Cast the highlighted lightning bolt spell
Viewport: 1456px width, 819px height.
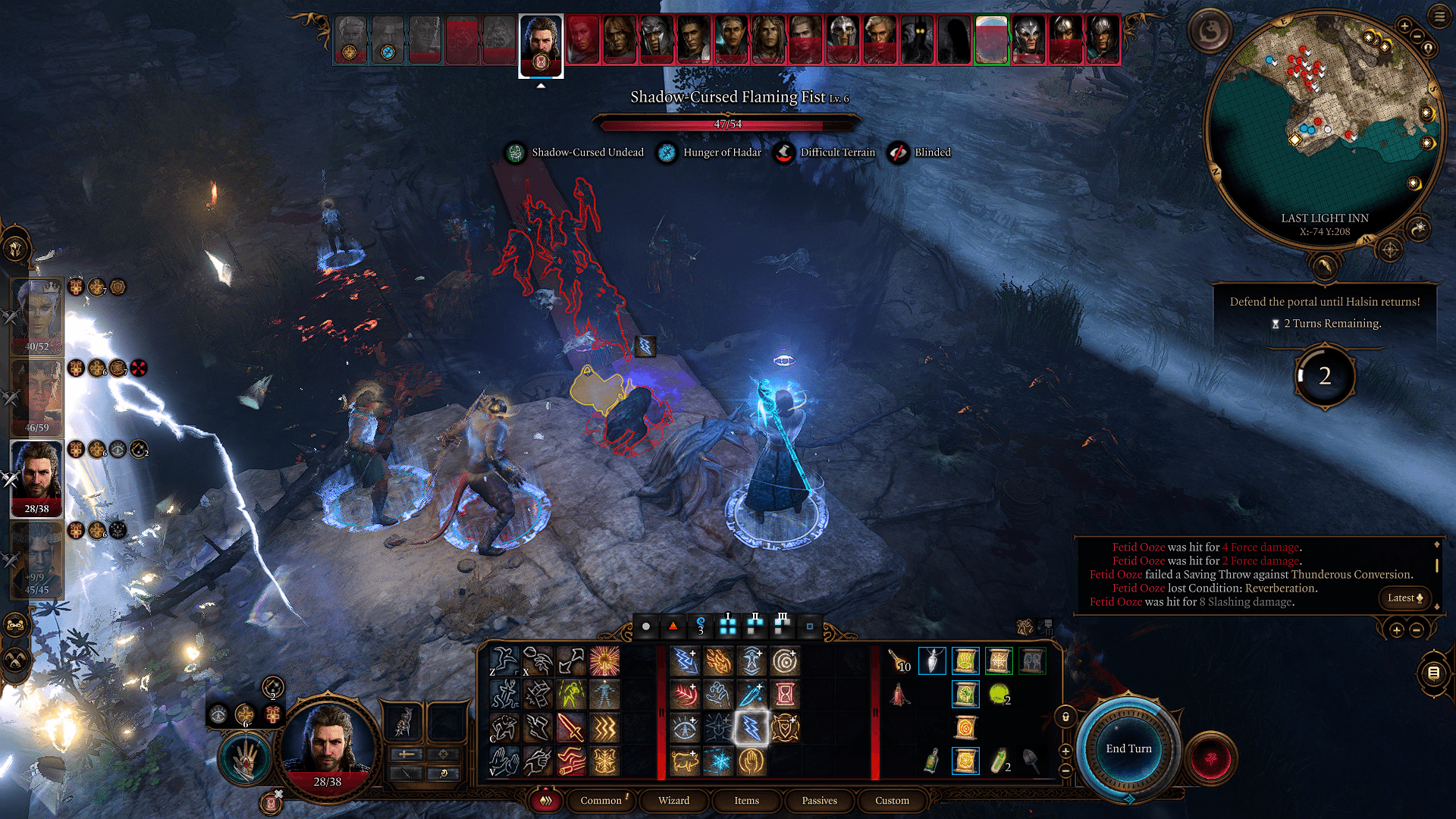[752, 729]
